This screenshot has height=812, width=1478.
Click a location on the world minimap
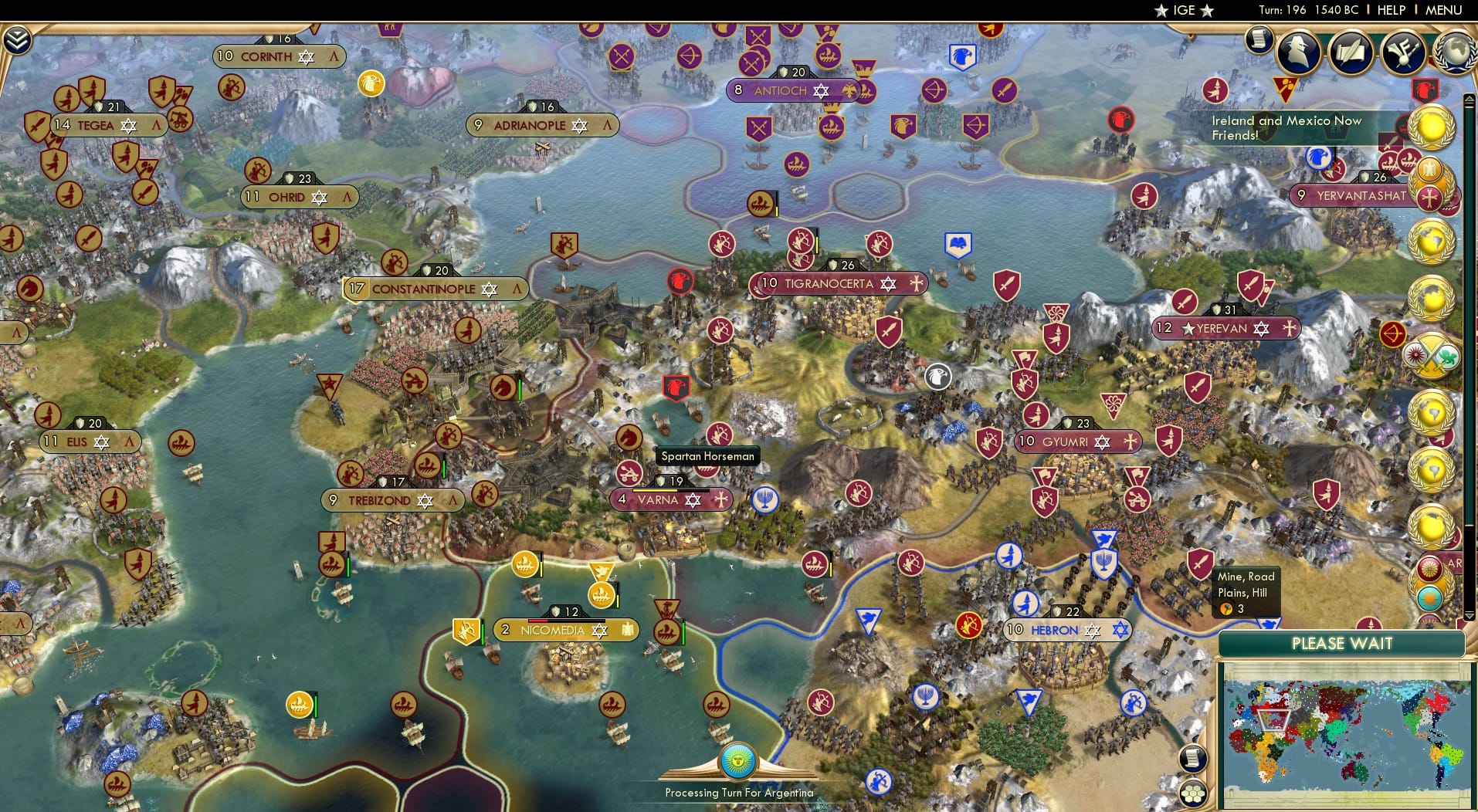1351,733
